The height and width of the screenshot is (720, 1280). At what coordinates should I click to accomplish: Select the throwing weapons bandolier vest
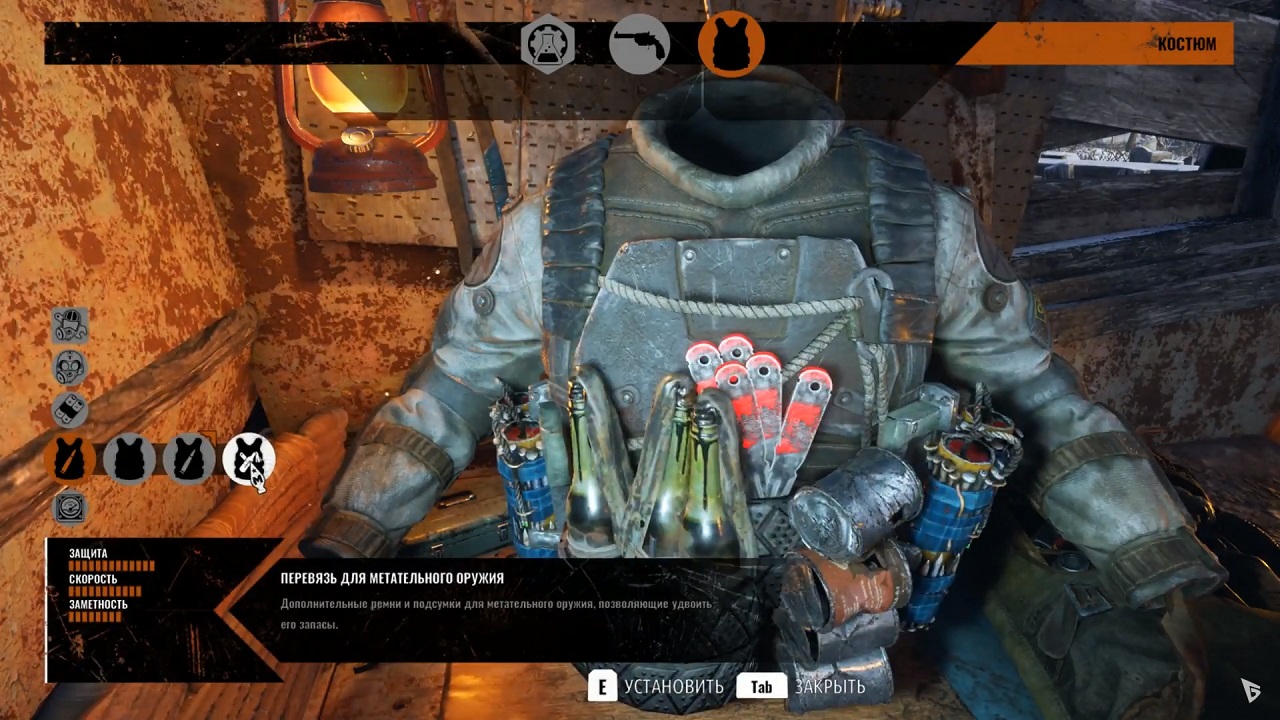(x=249, y=459)
